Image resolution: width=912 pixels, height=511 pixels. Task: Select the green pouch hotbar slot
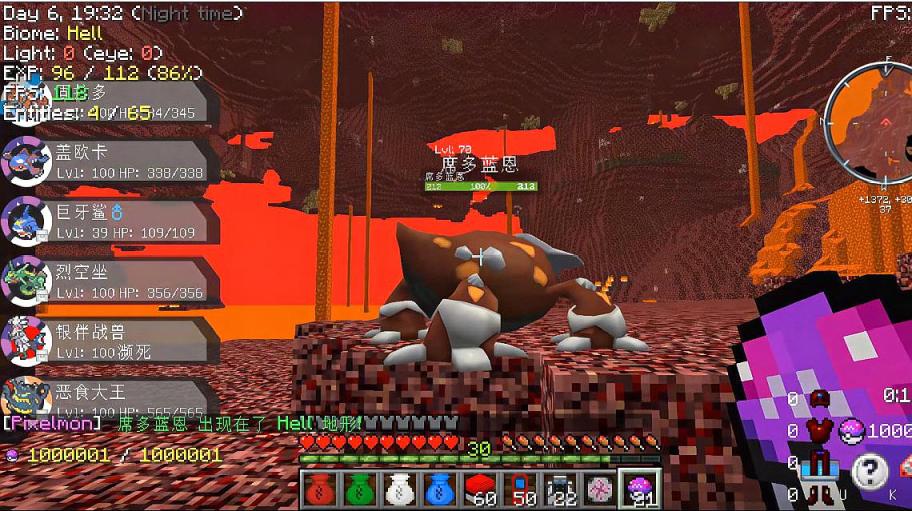click(x=360, y=488)
